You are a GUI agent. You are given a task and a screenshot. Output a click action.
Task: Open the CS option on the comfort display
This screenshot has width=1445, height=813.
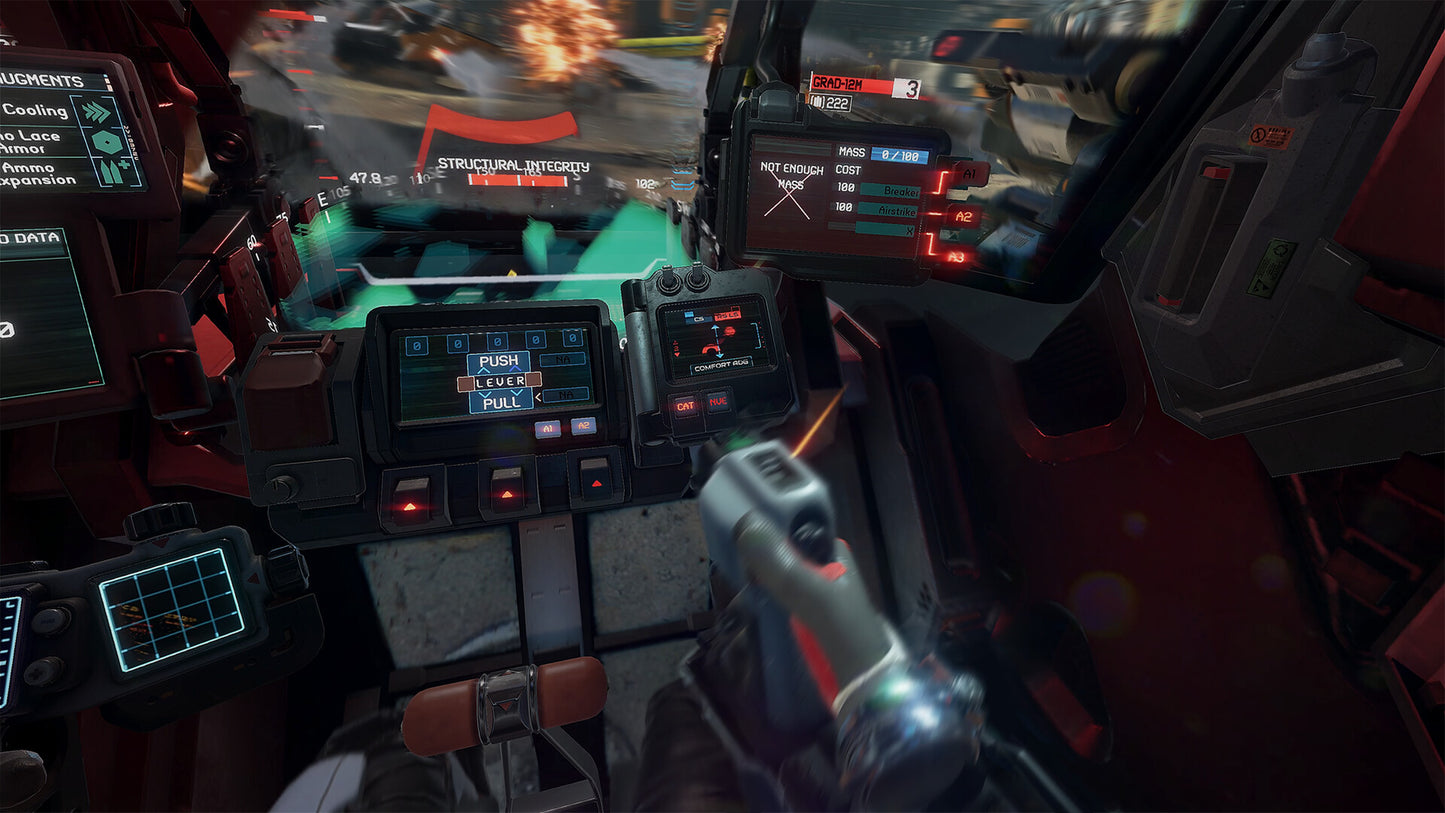coord(699,318)
